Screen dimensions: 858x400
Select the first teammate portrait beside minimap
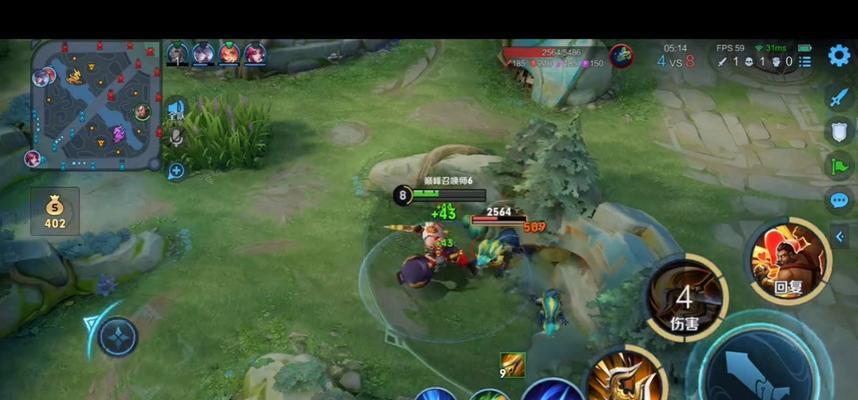[x=178, y=54]
